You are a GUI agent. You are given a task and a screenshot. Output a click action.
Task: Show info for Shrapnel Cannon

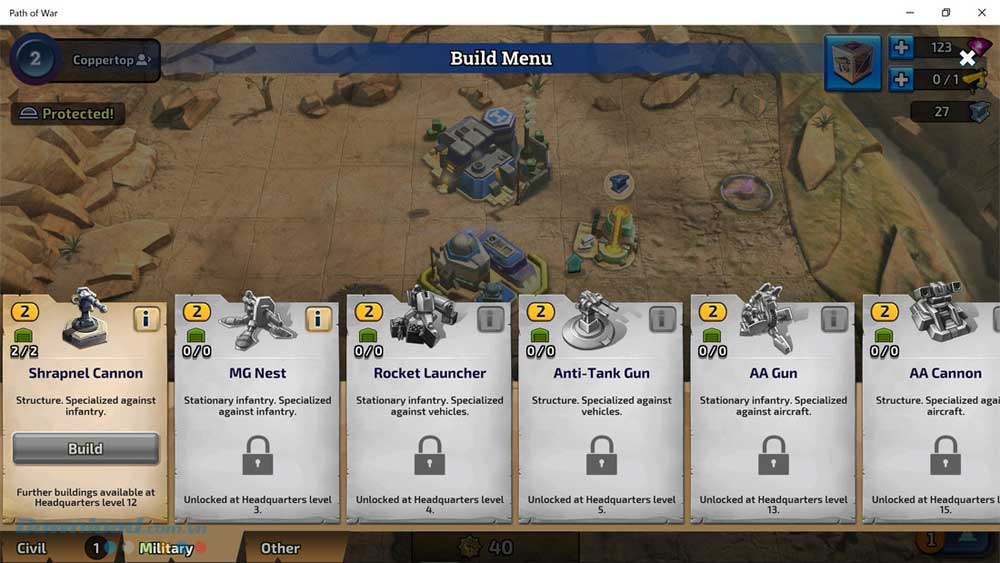(x=146, y=319)
